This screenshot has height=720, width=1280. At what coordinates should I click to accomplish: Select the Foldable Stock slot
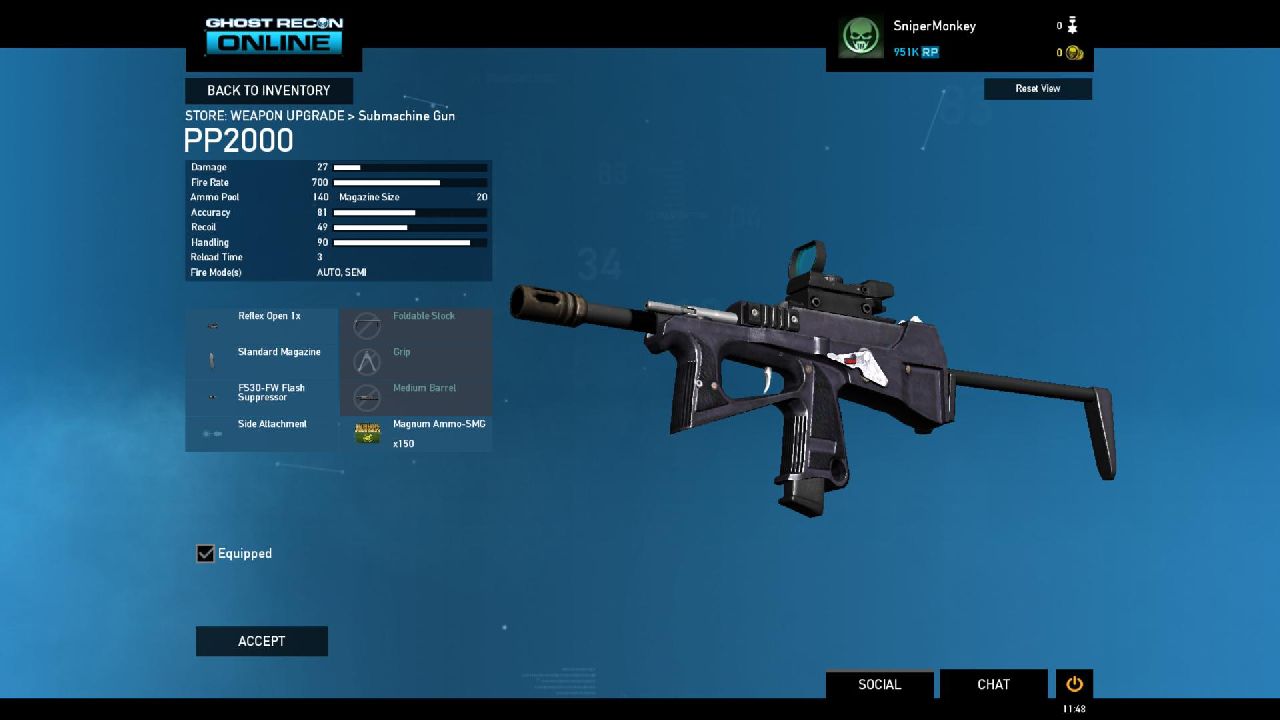point(416,325)
